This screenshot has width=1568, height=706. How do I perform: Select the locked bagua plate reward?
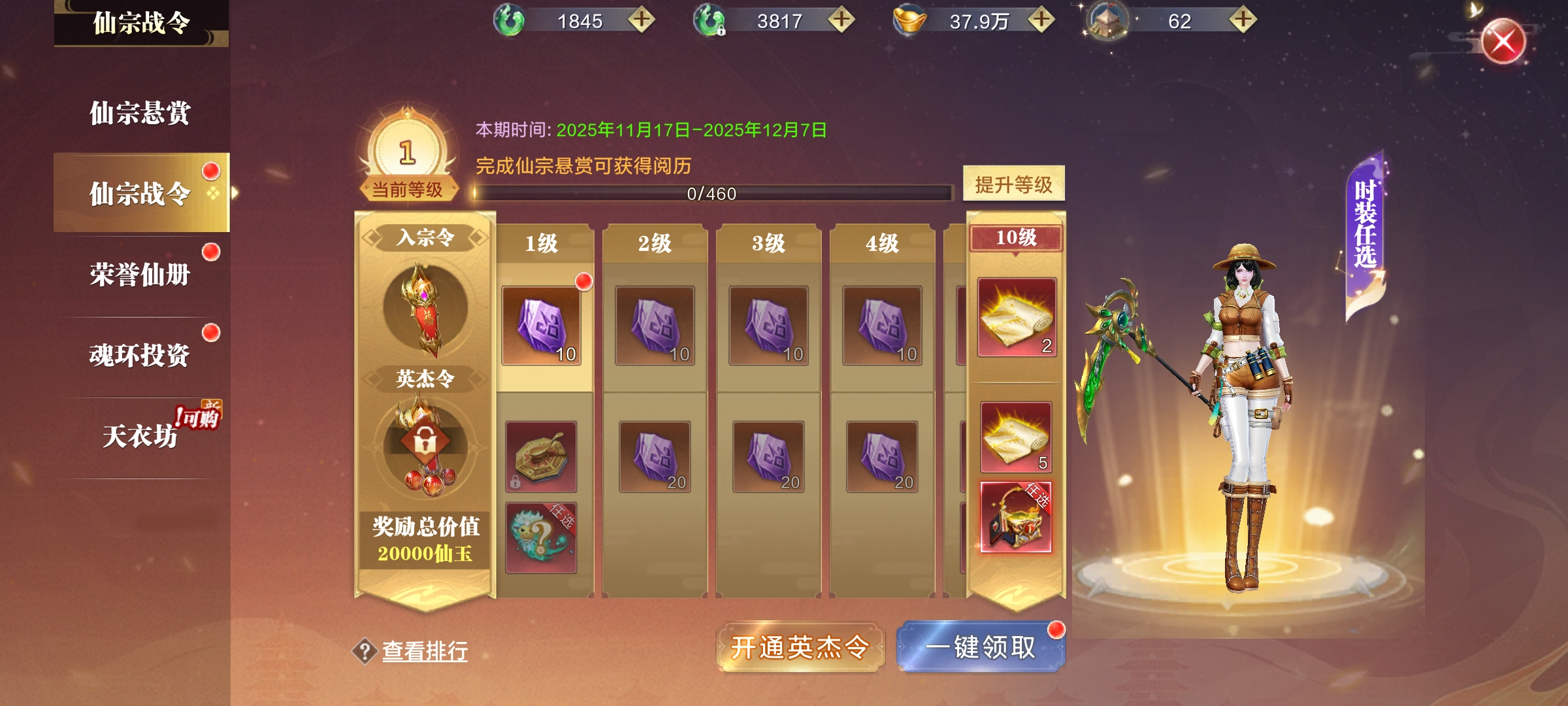coord(541,456)
